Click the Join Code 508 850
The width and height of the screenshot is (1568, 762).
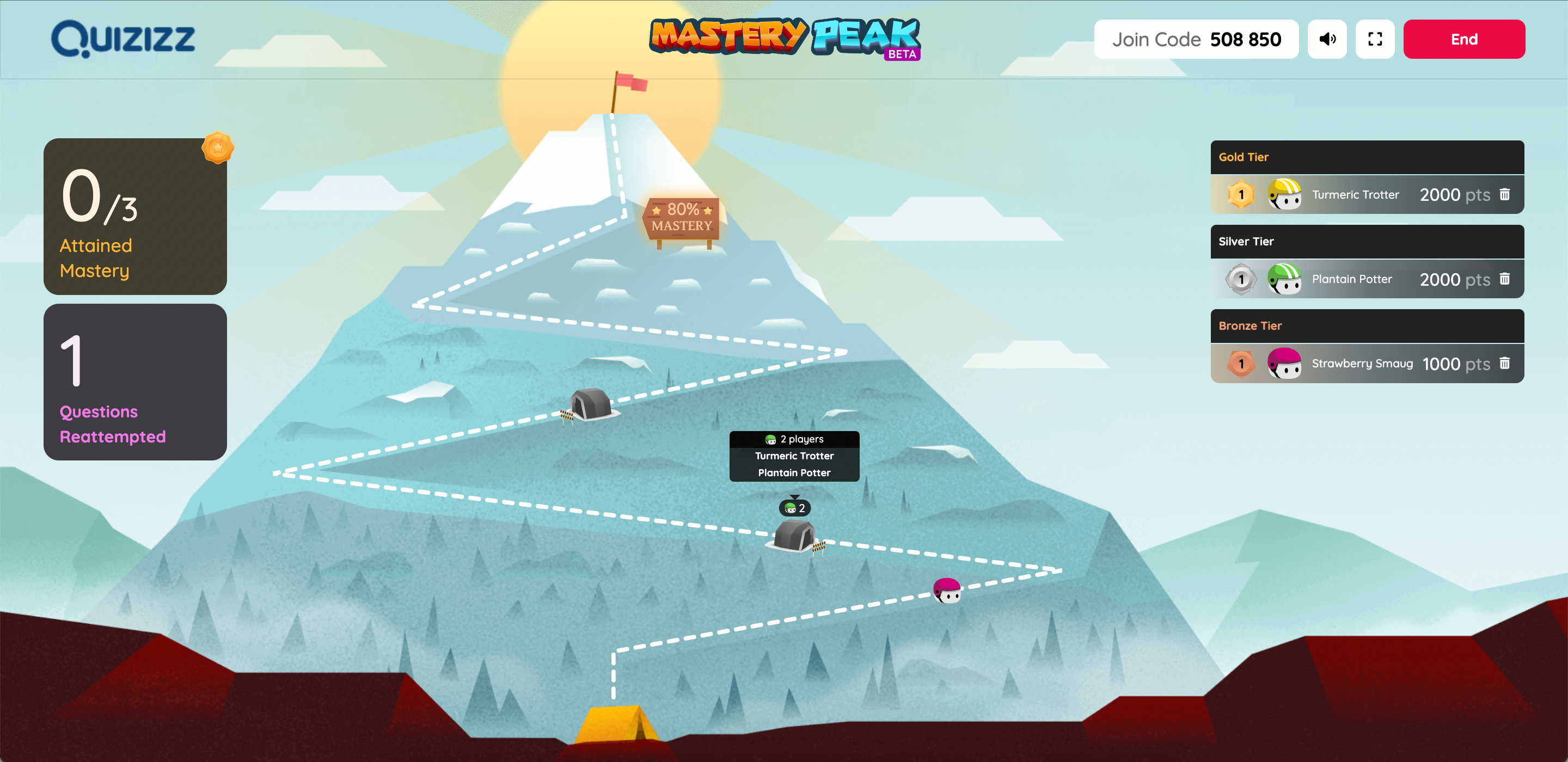coord(1197,39)
